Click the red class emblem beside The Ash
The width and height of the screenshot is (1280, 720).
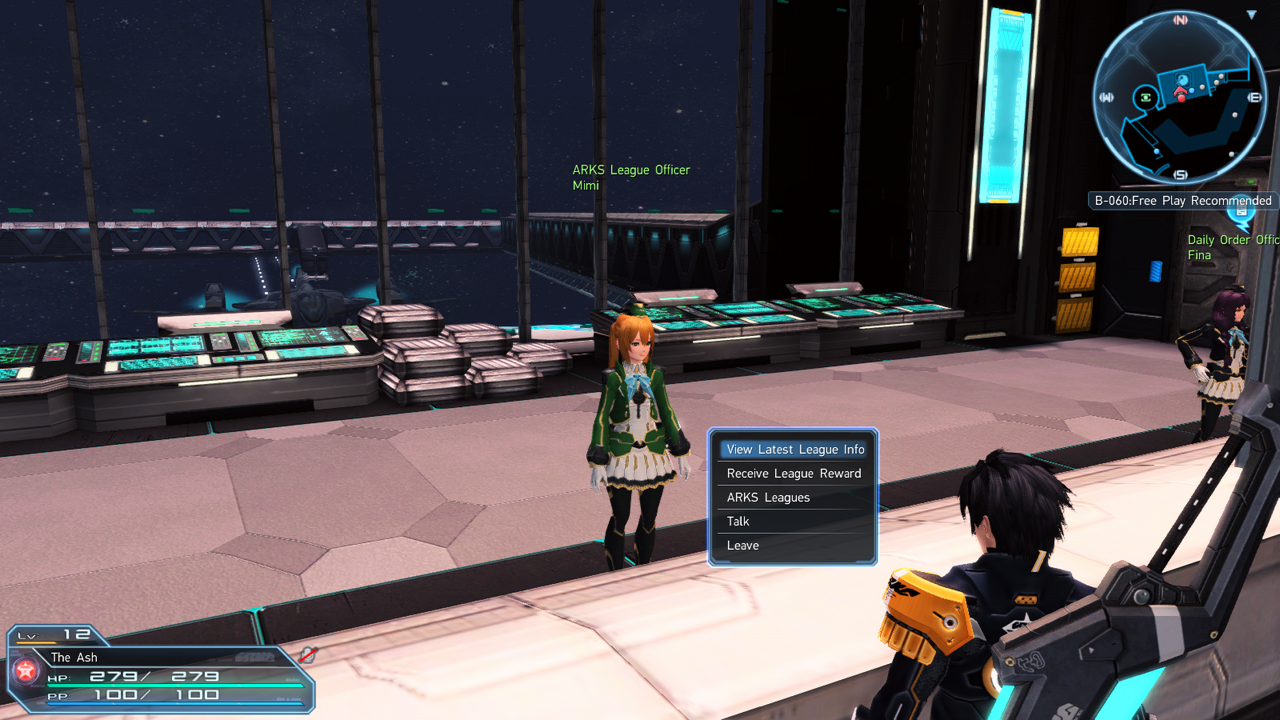coord(24,669)
